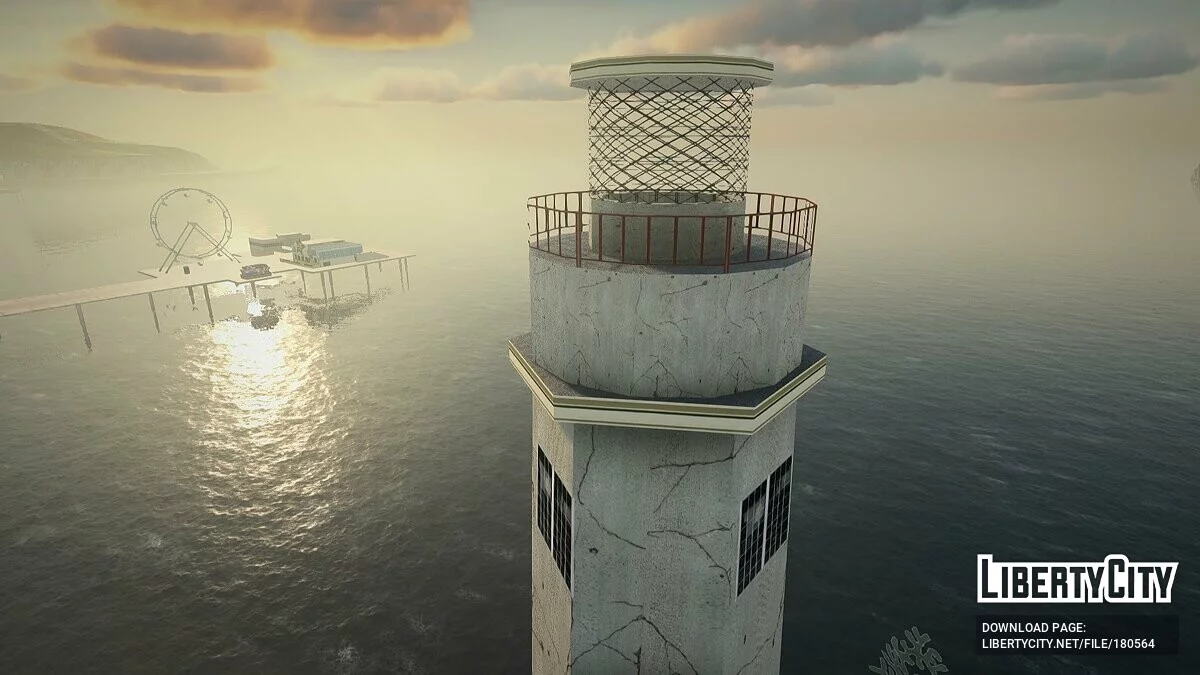Open the libertycity.net/file/180564 download link

click(x=1068, y=644)
